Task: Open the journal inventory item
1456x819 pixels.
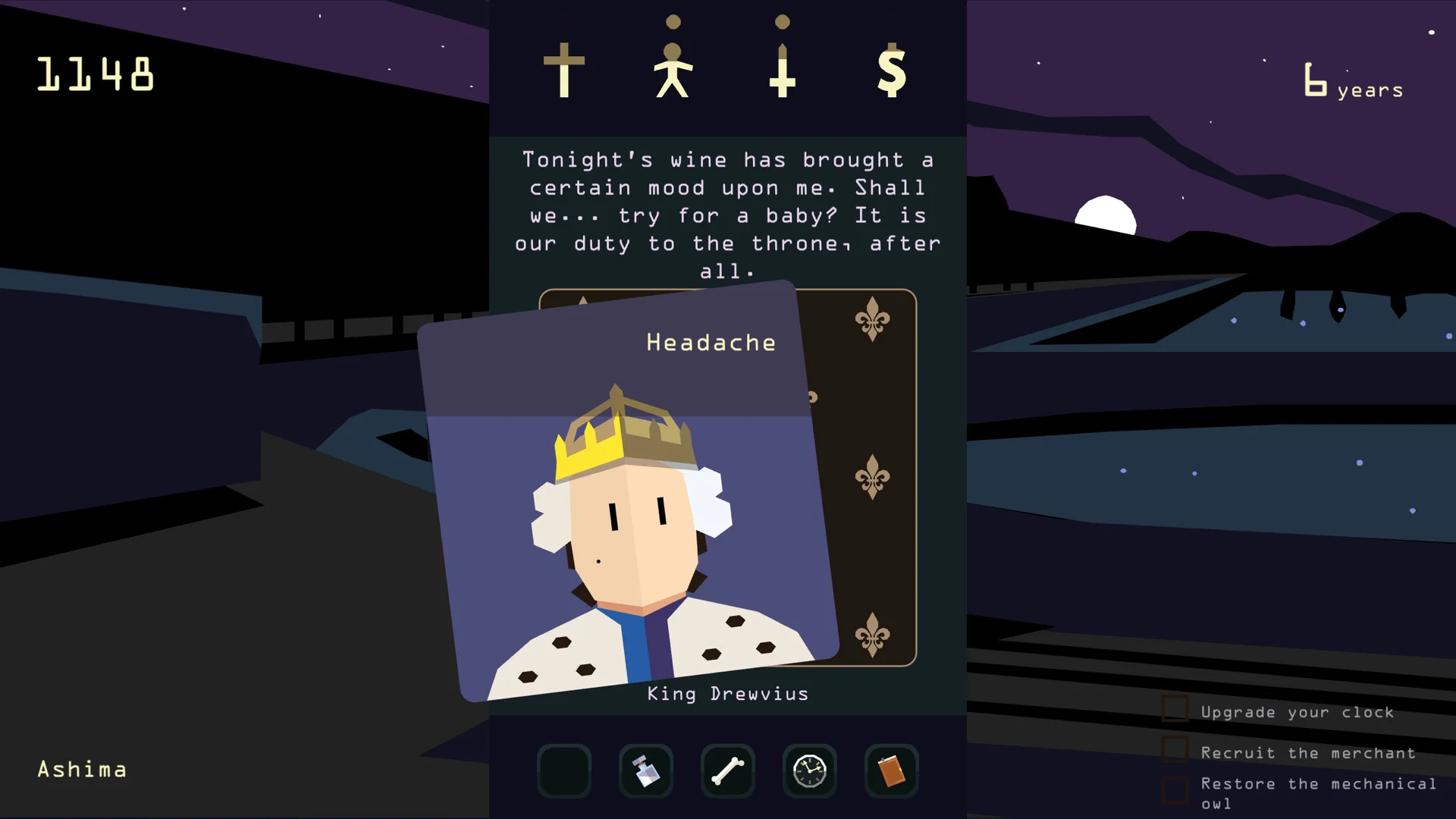Action: [891, 771]
